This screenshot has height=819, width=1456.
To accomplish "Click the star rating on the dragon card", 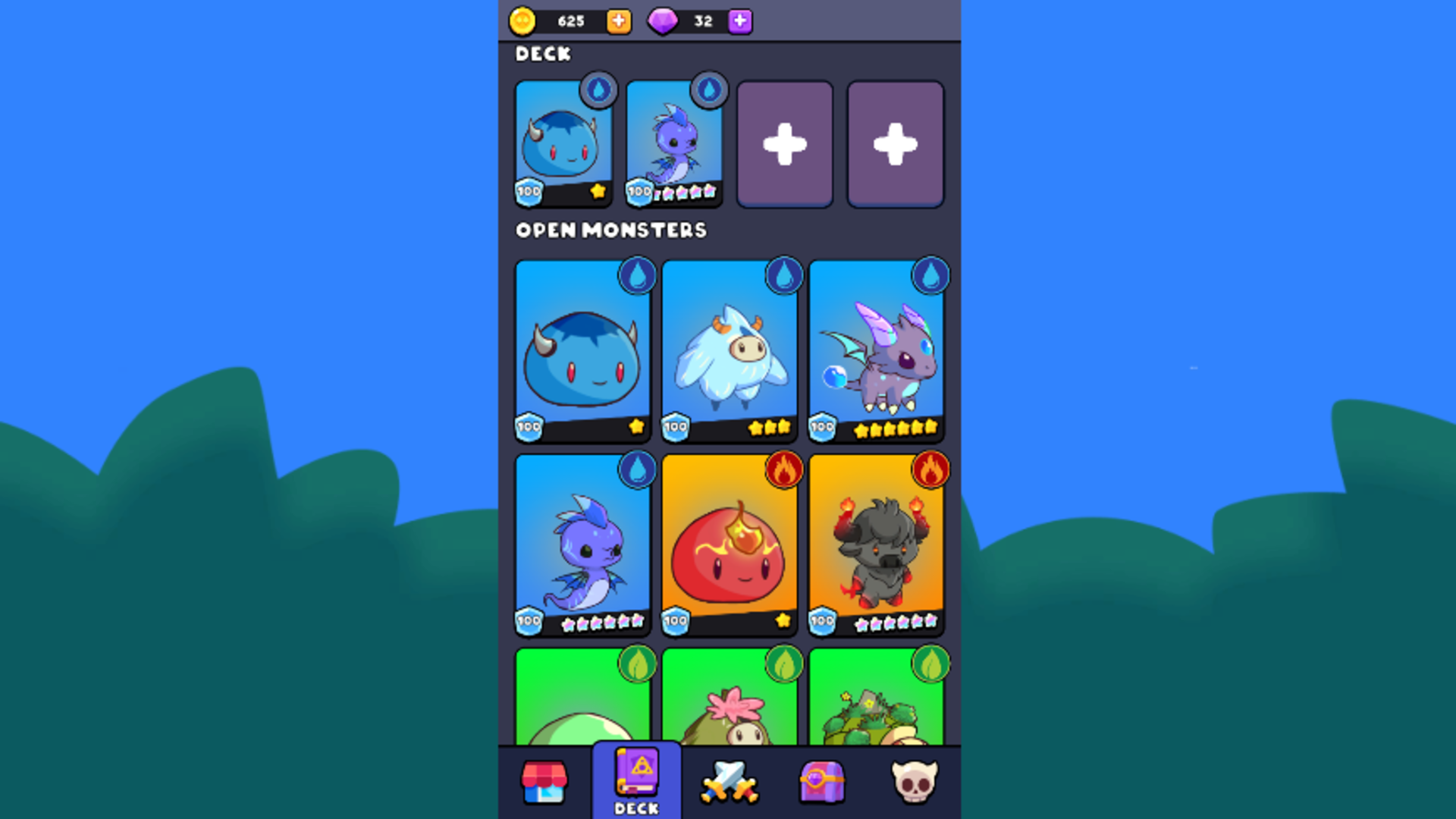I will click(x=895, y=428).
